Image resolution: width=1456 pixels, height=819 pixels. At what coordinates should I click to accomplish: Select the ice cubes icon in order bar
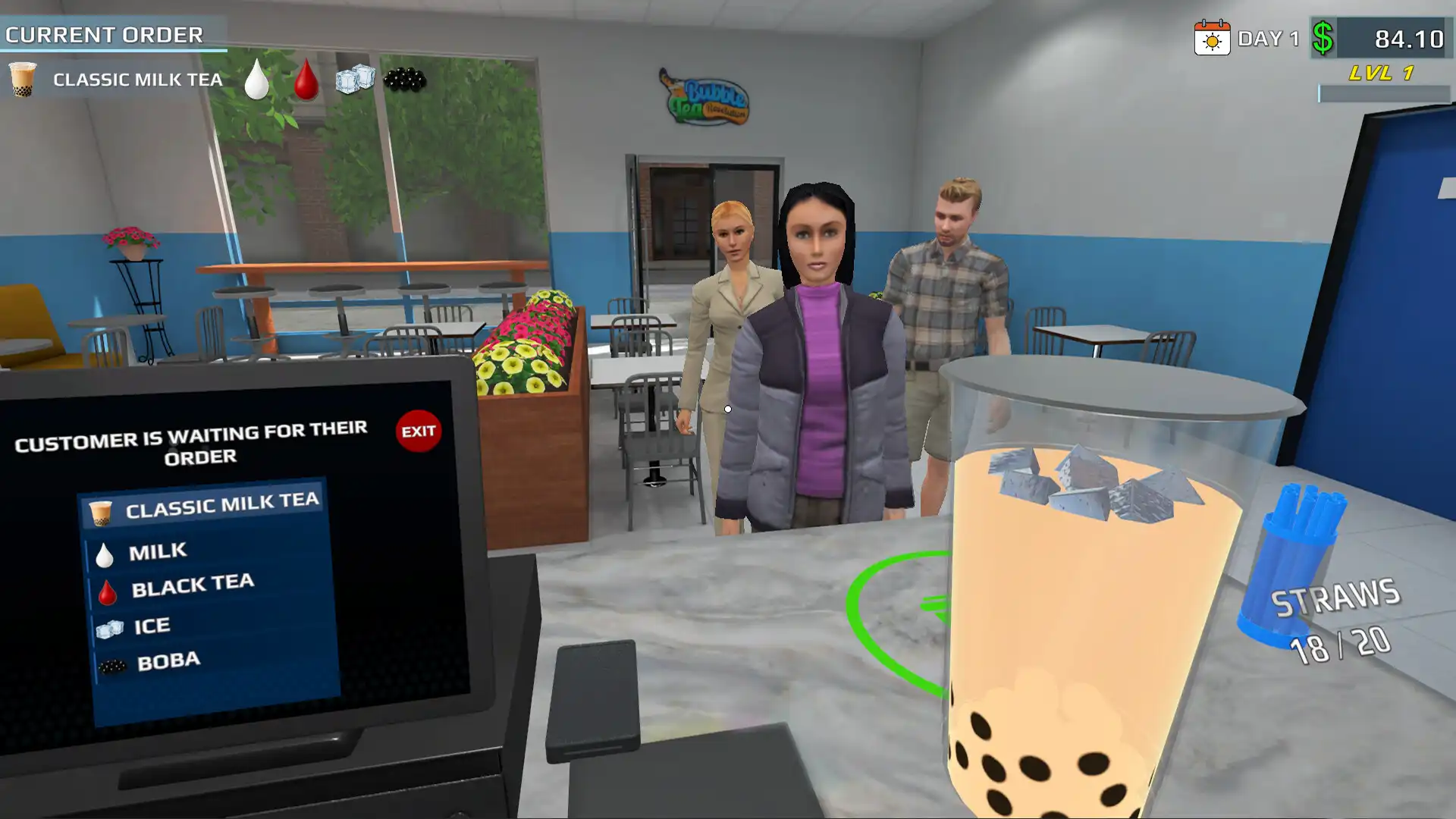point(356,78)
